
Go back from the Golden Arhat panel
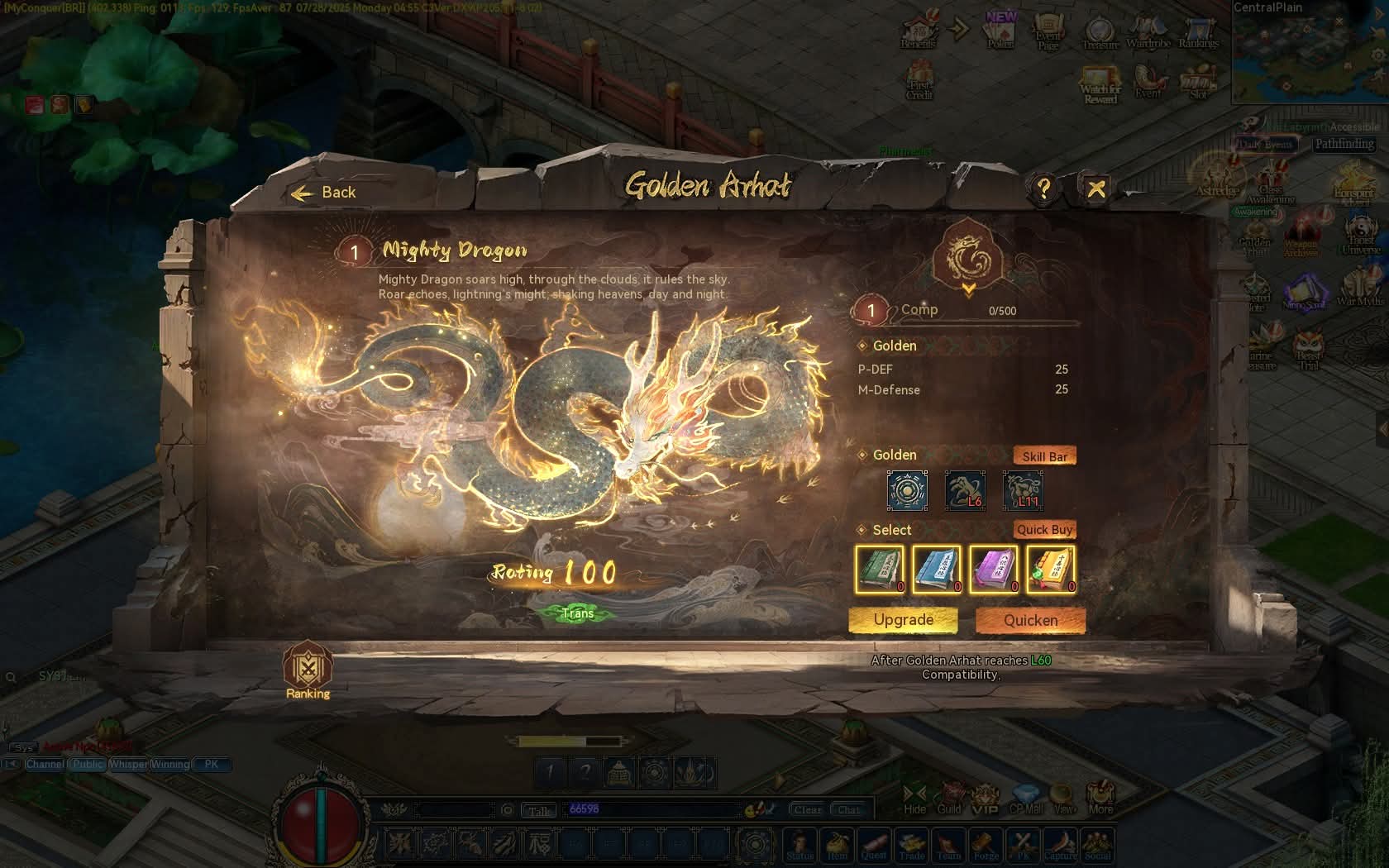pos(324,193)
